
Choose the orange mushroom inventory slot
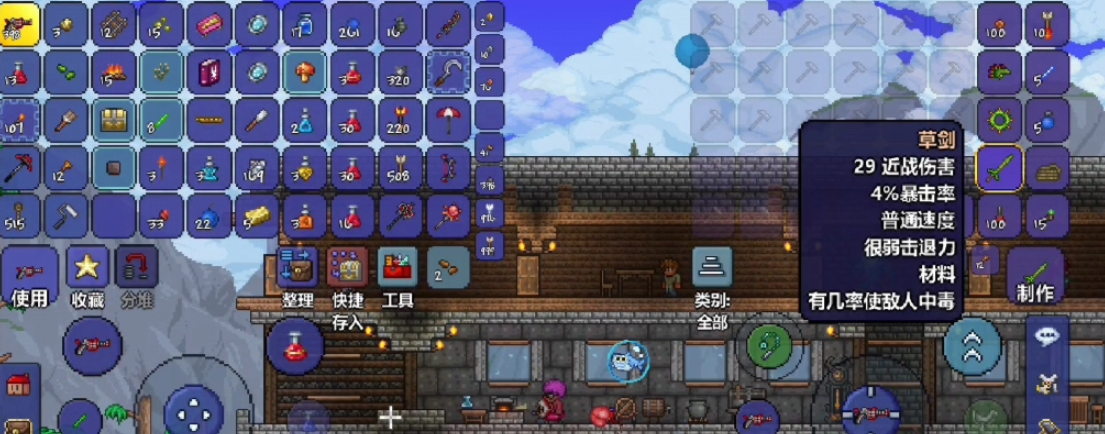pyautogui.click(x=304, y=71)
